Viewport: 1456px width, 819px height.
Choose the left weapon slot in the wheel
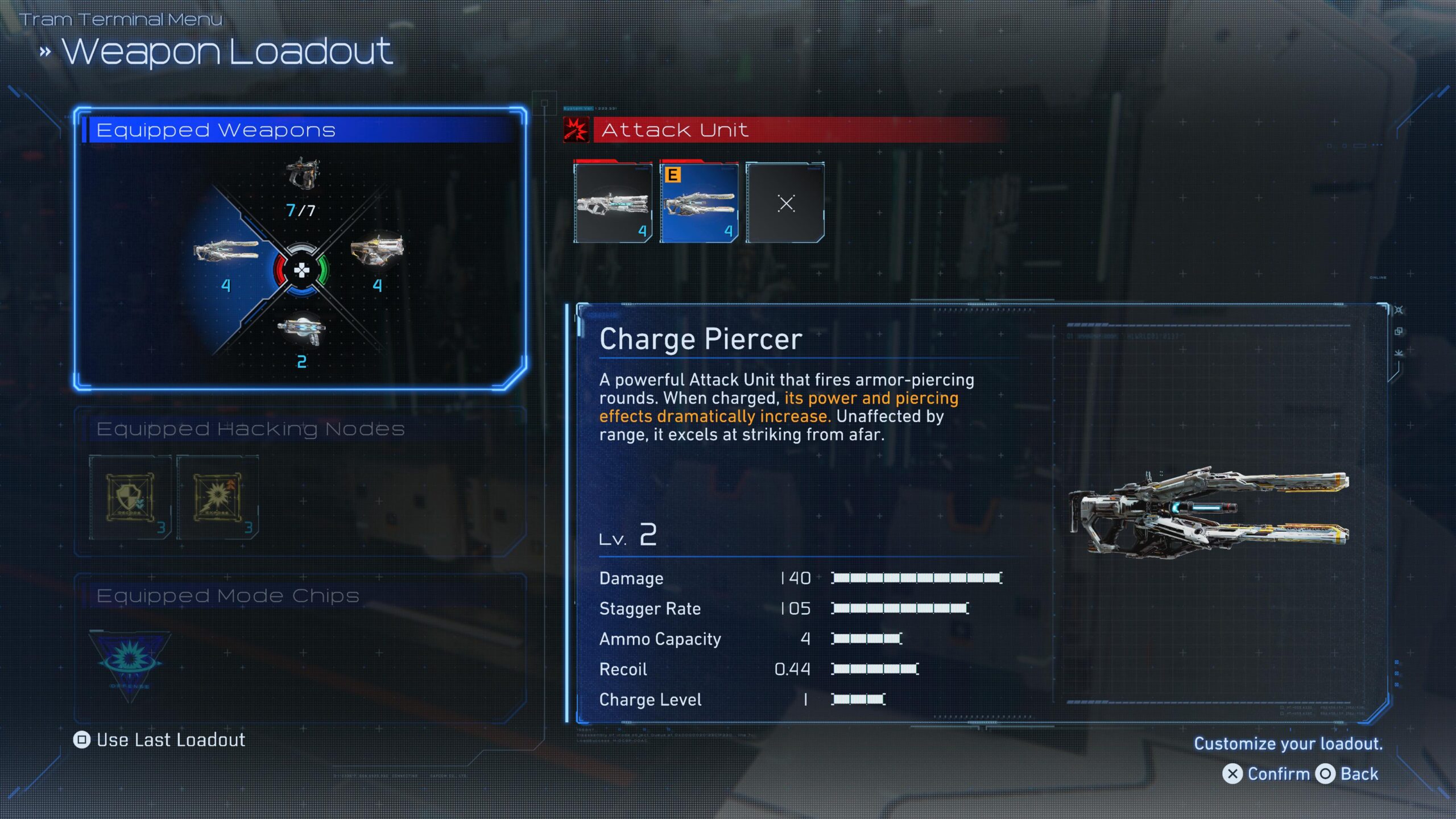226,251
